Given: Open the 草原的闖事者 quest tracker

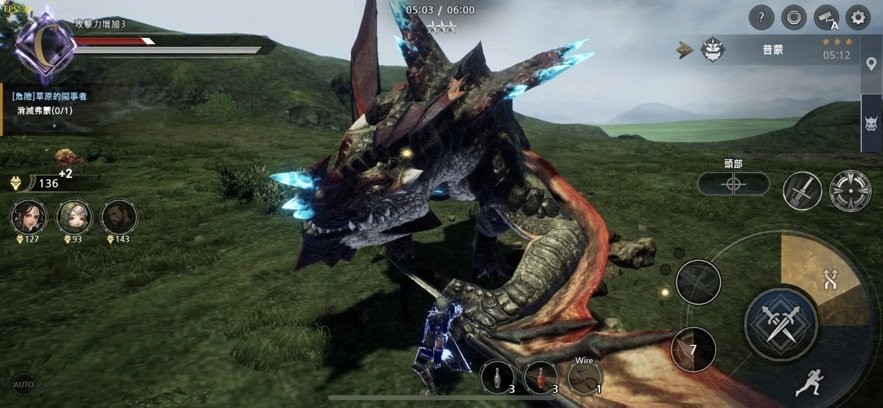Looking at the screenshot, I should click(x=55, y=104).
